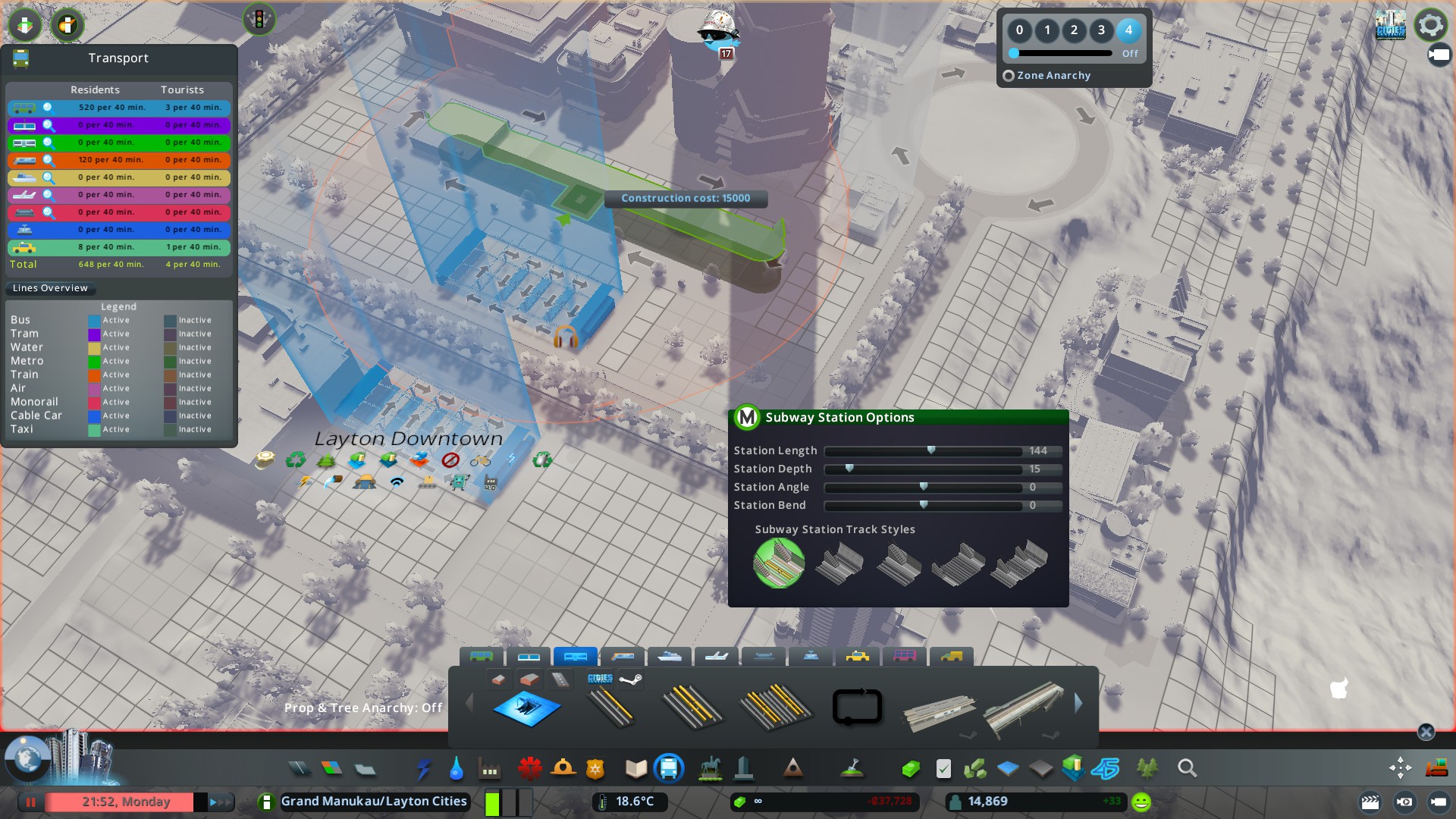Switch to the bus transport tab

coord(482,656)
